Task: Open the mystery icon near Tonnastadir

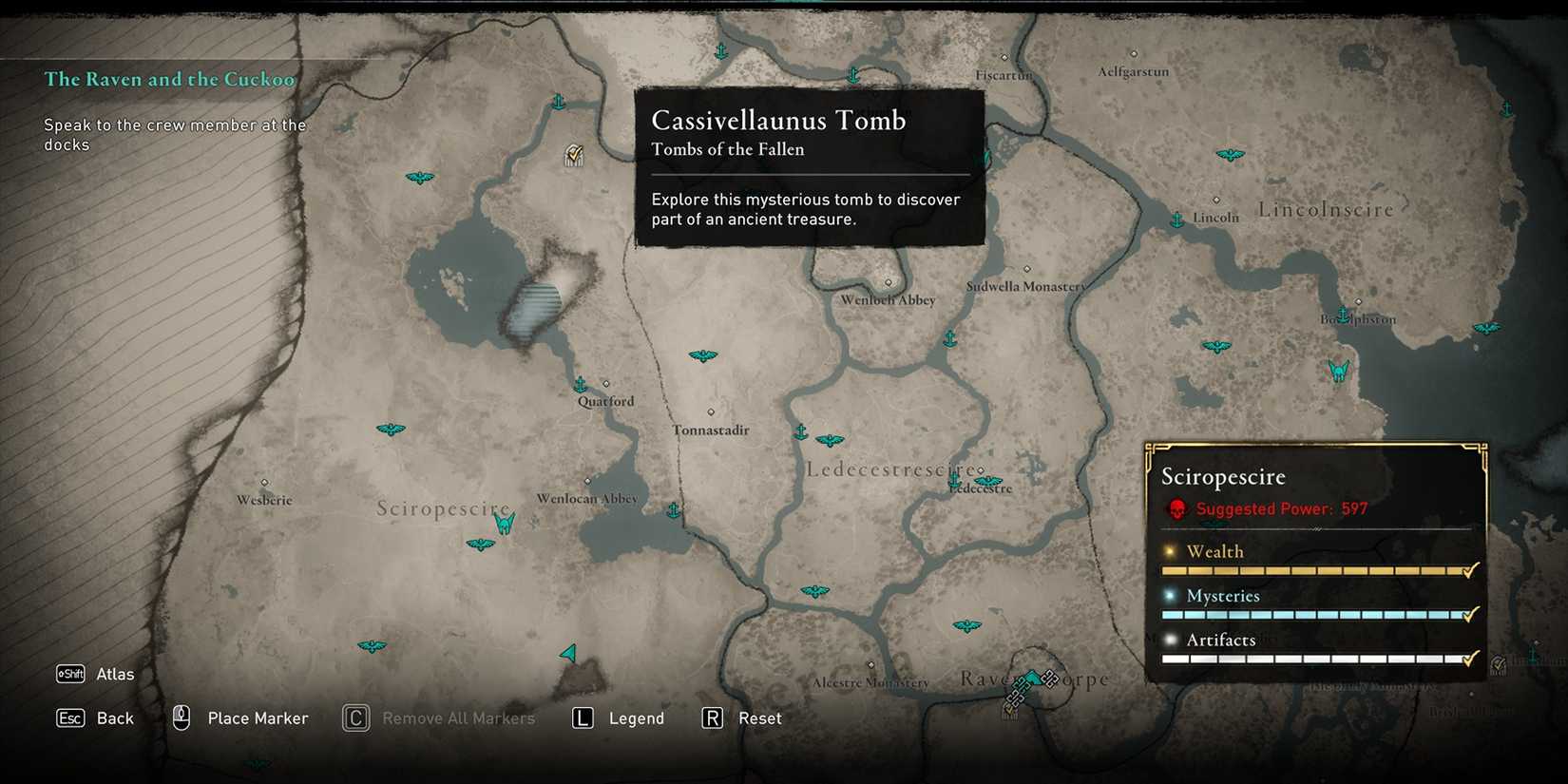Action: coord(703,355)
